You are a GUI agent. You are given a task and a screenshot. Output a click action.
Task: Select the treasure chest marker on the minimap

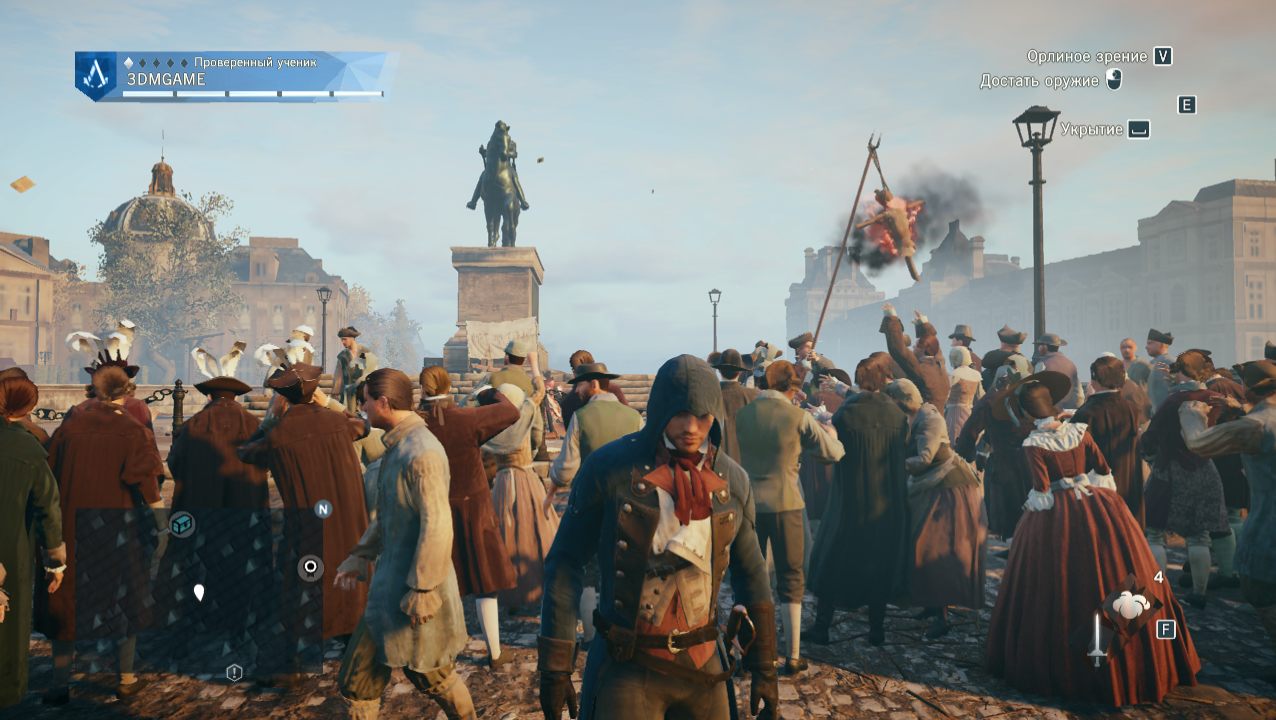[182, 523]
